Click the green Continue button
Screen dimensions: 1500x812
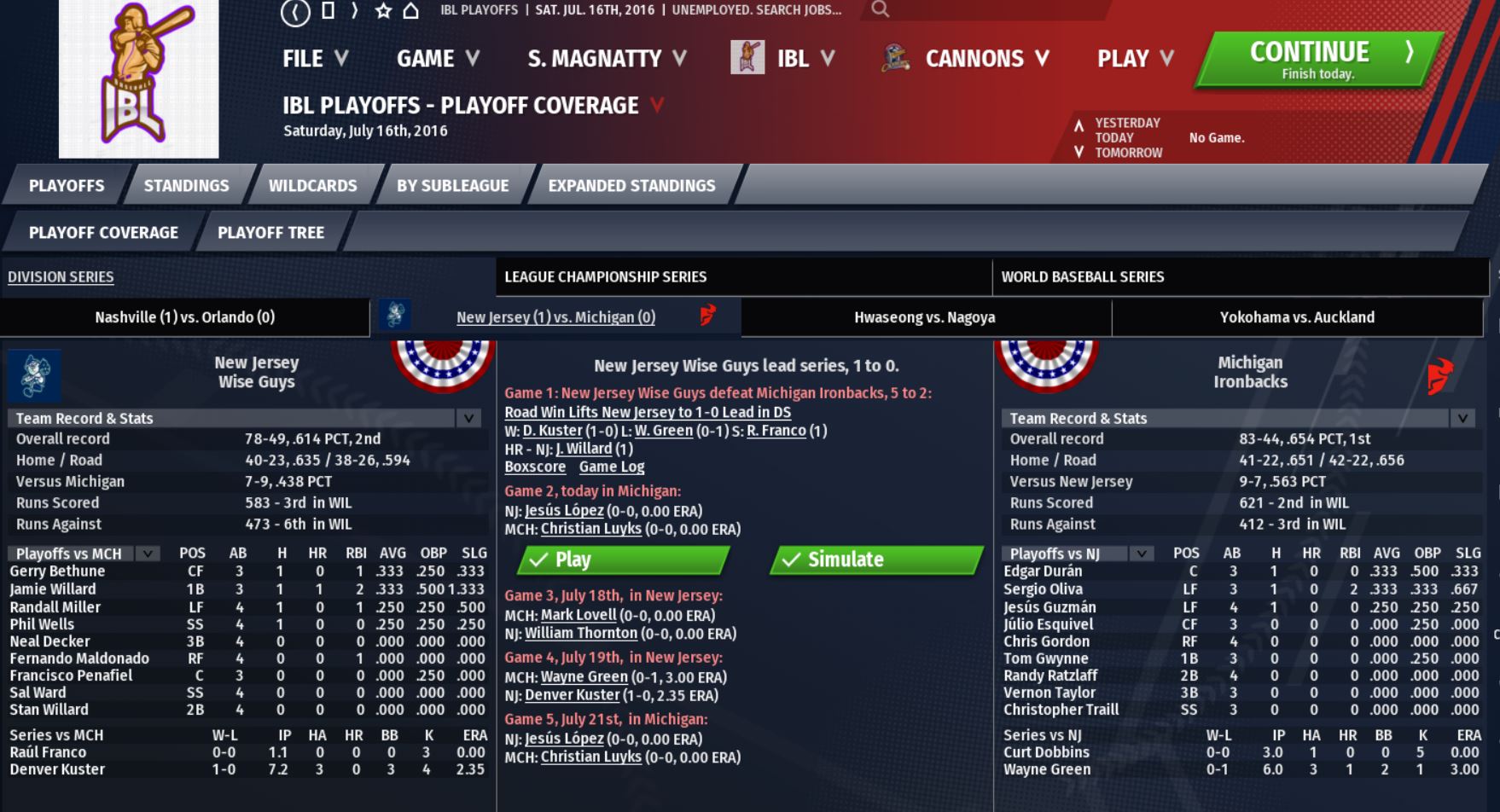point(1317,60)
